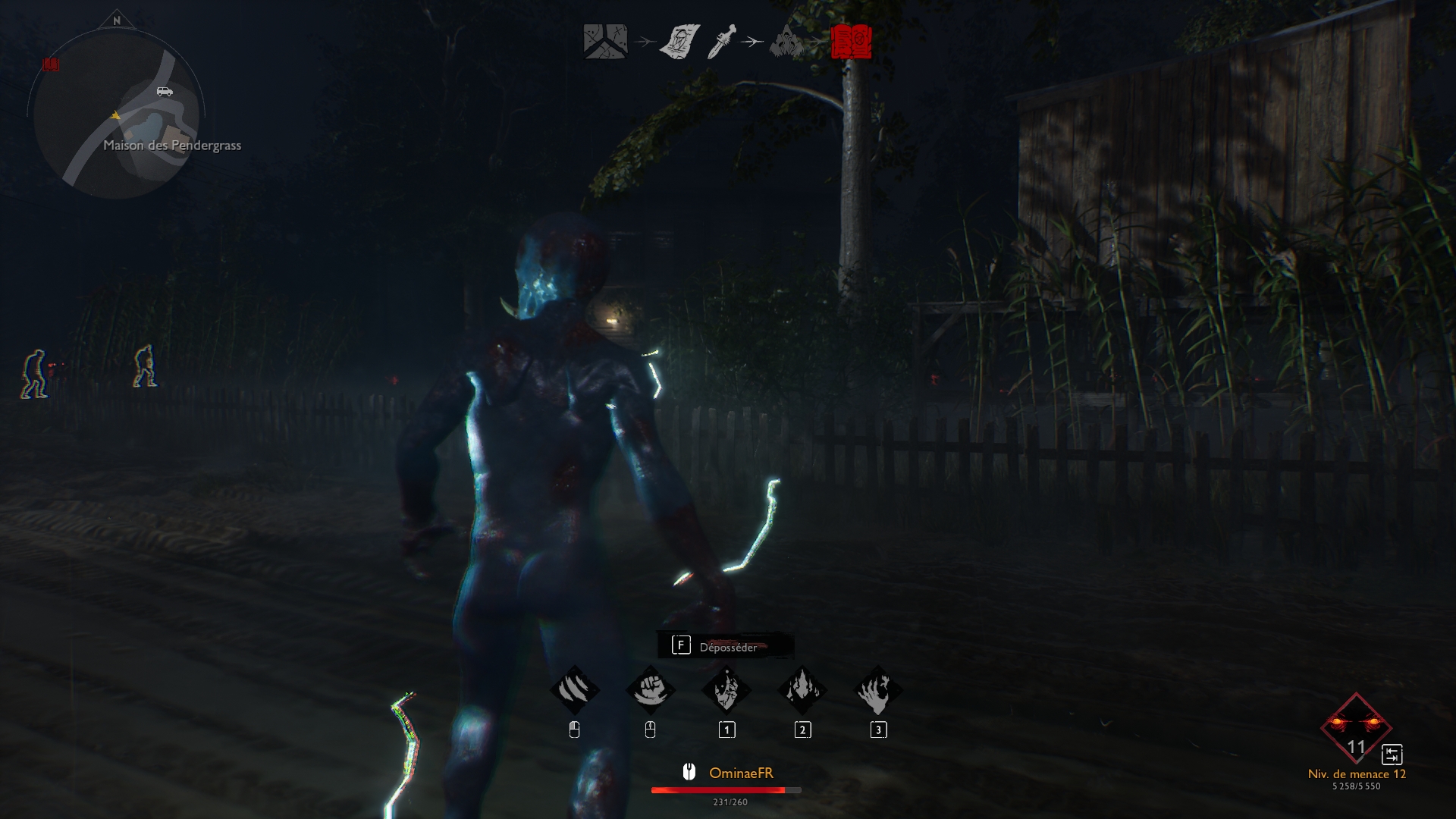Click the car marker on the minimap
The image size is (1456, 819).
[165, 92]
